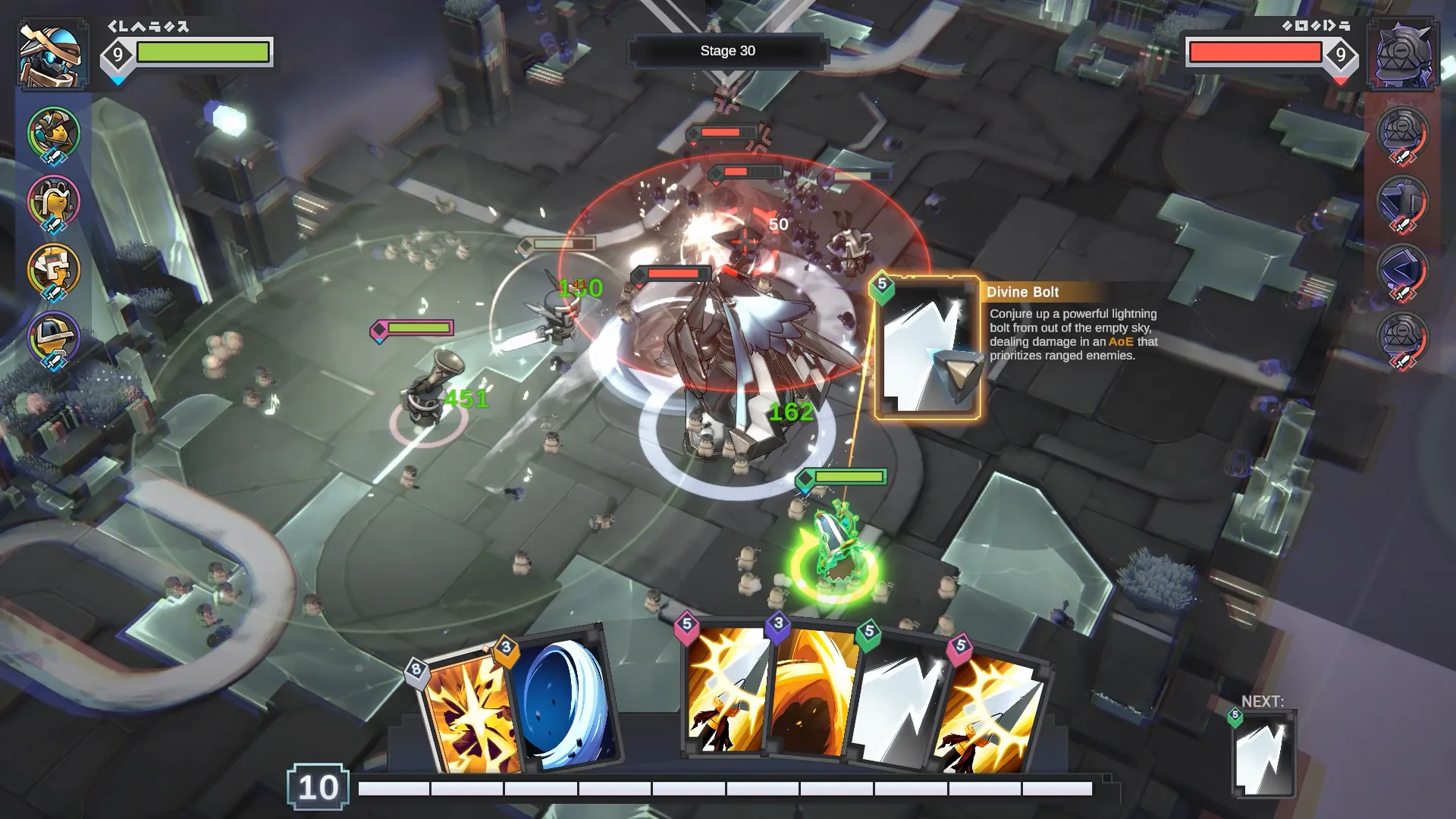Click the highlighted AoE keyword in the tooltip

point(1122,341)
